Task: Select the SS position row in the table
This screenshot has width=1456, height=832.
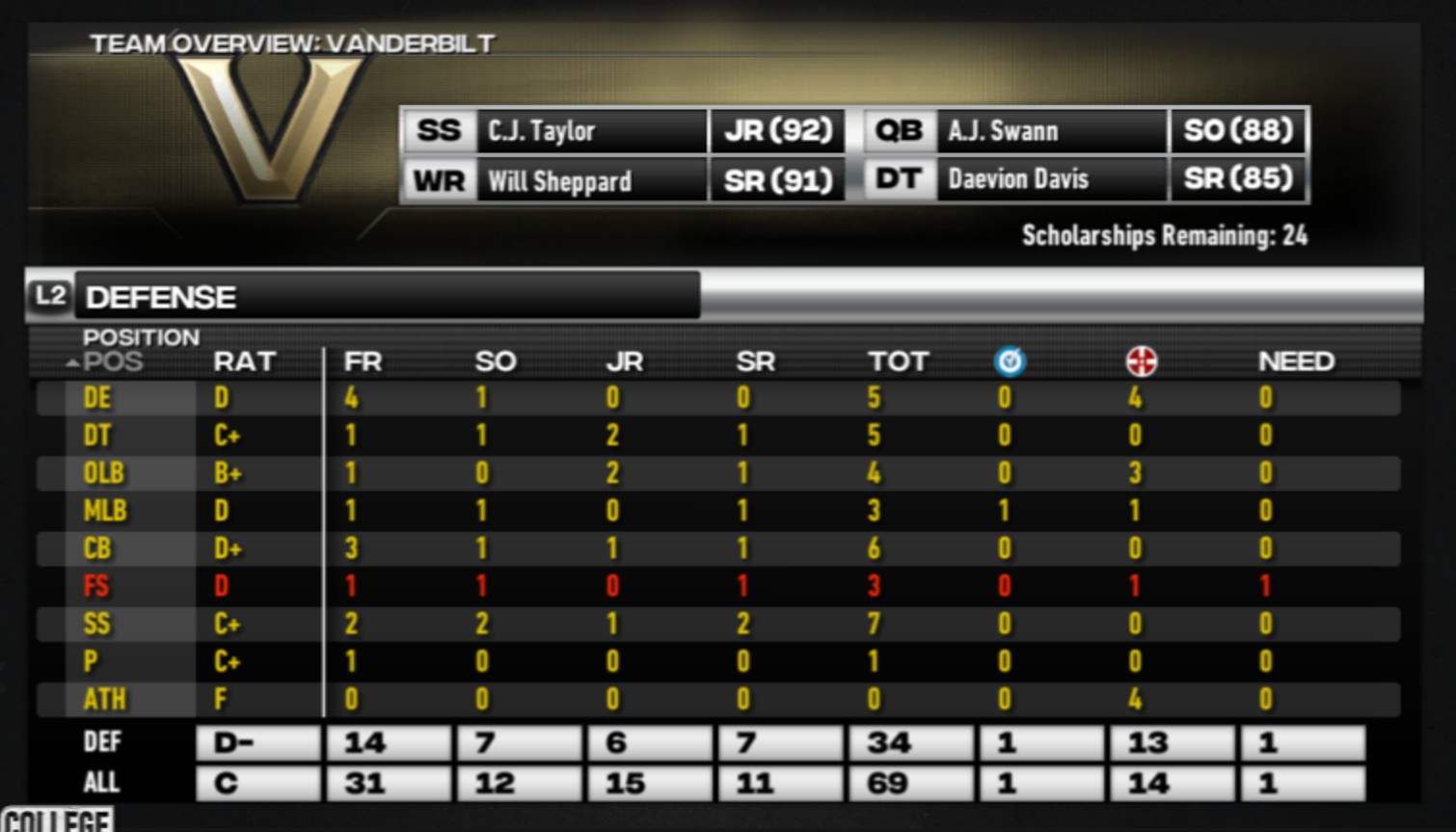Action: pos(96,624)
